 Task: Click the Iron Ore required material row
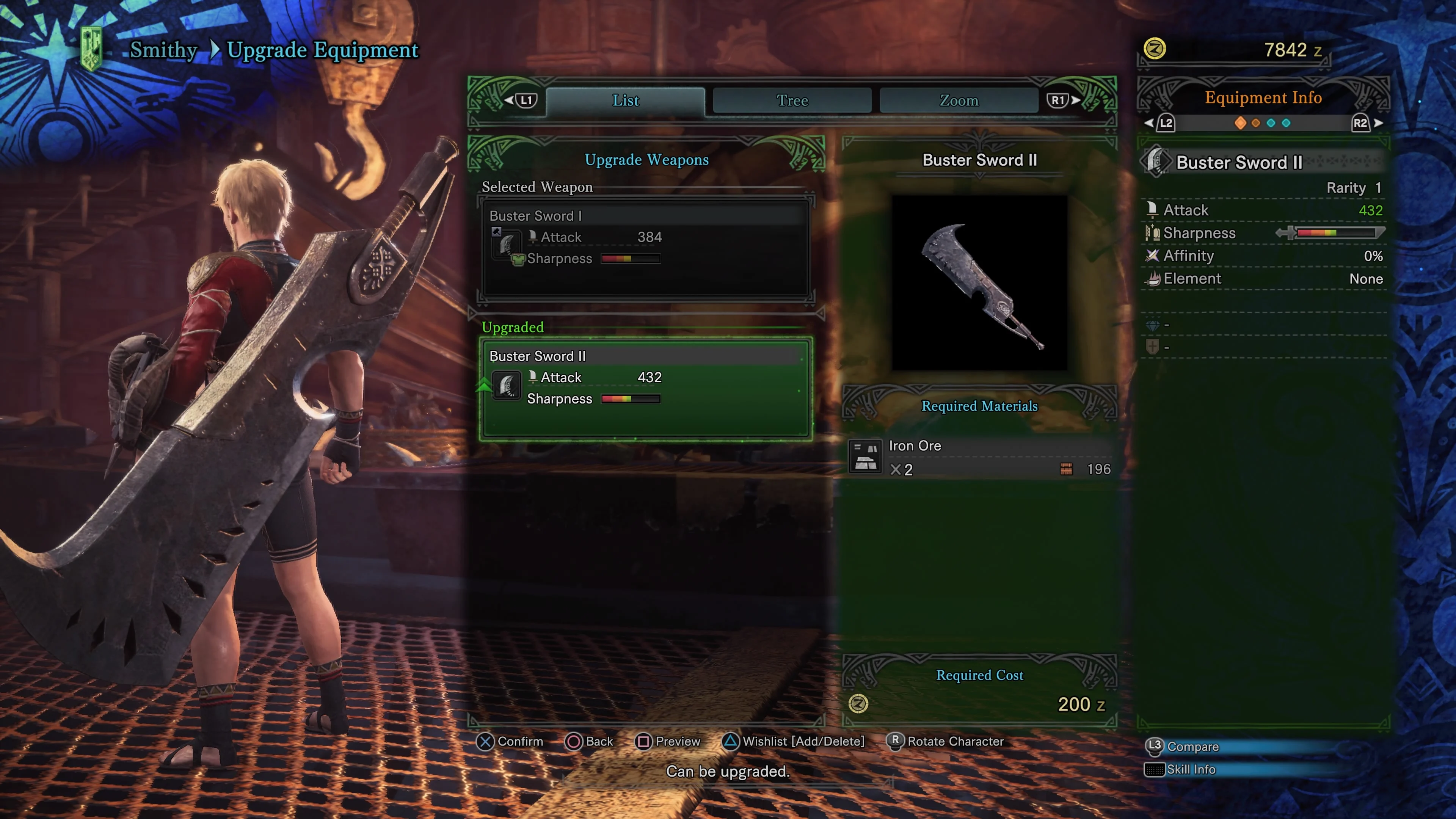pos(980,457)
